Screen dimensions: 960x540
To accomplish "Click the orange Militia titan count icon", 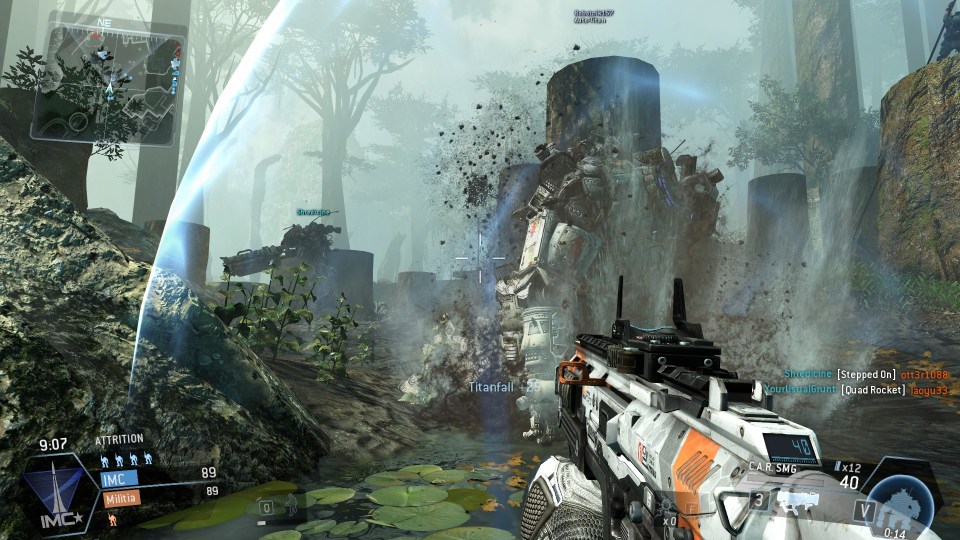I will click(x=111, y=520).
